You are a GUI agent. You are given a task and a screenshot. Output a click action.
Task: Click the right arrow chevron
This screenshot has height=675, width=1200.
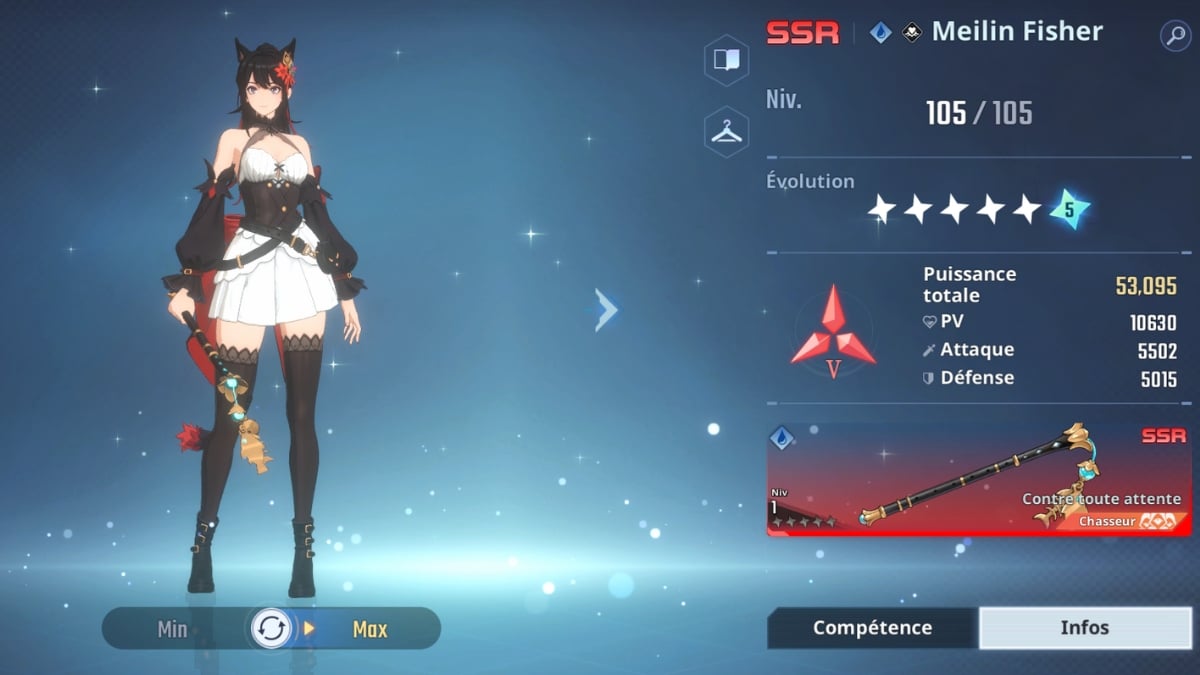pyautogui.click(x=606, y=310)
